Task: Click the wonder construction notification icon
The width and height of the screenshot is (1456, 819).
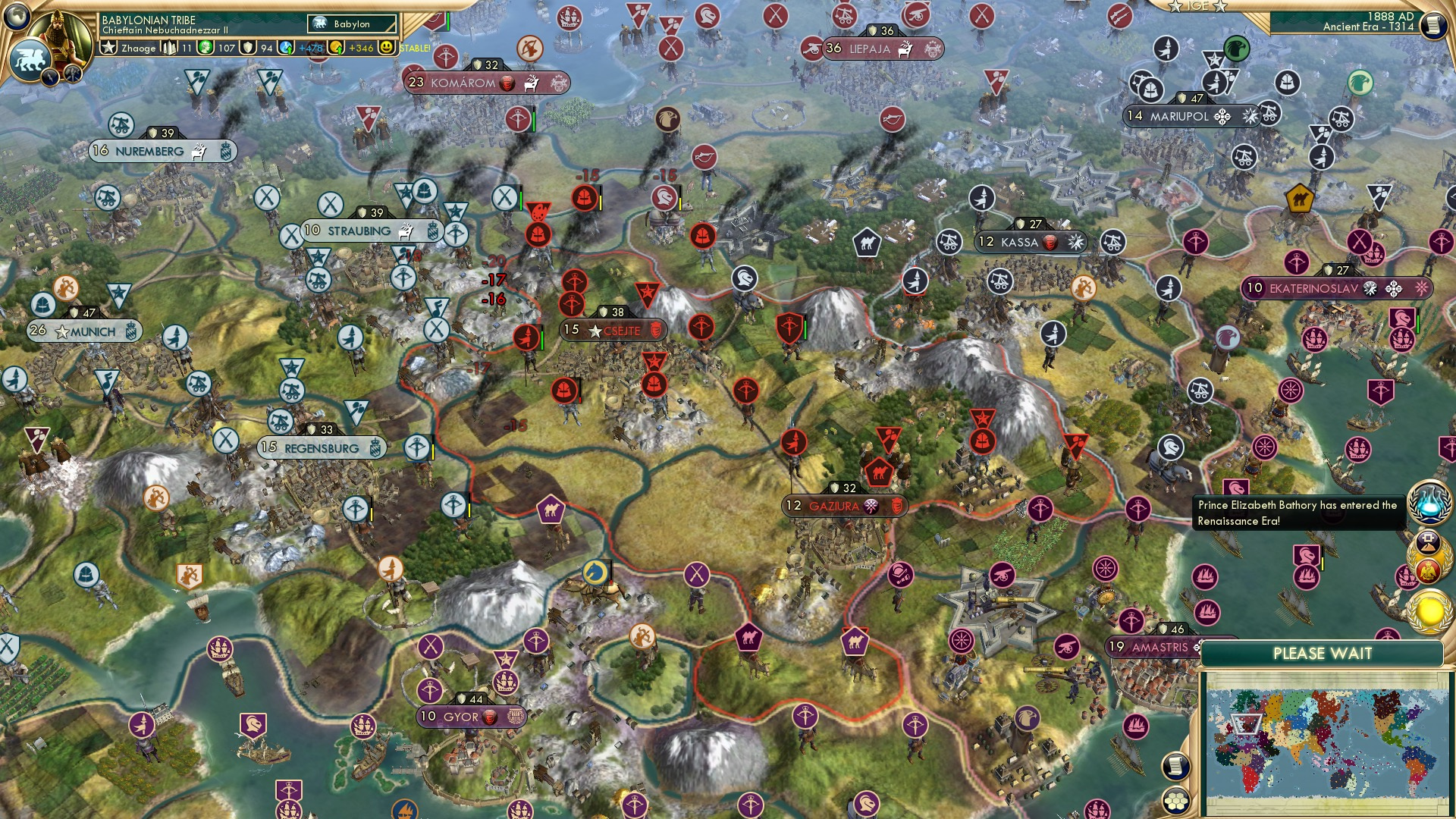Action: (x=1426, y=541)
